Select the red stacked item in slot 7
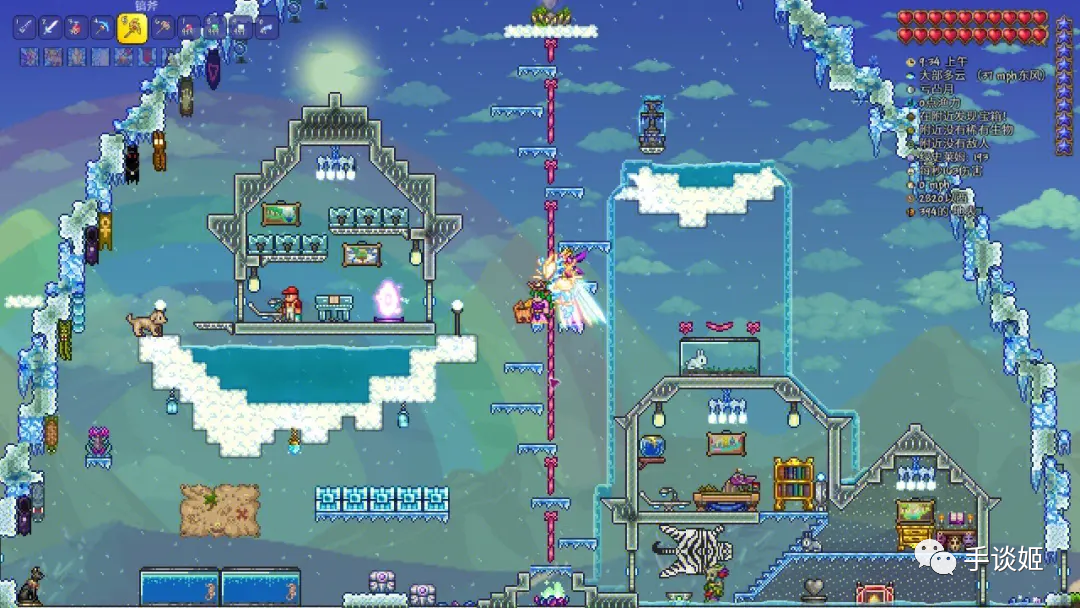Image resolution: width=1080 pixels, height=608 pixels. tap(188, 28)
